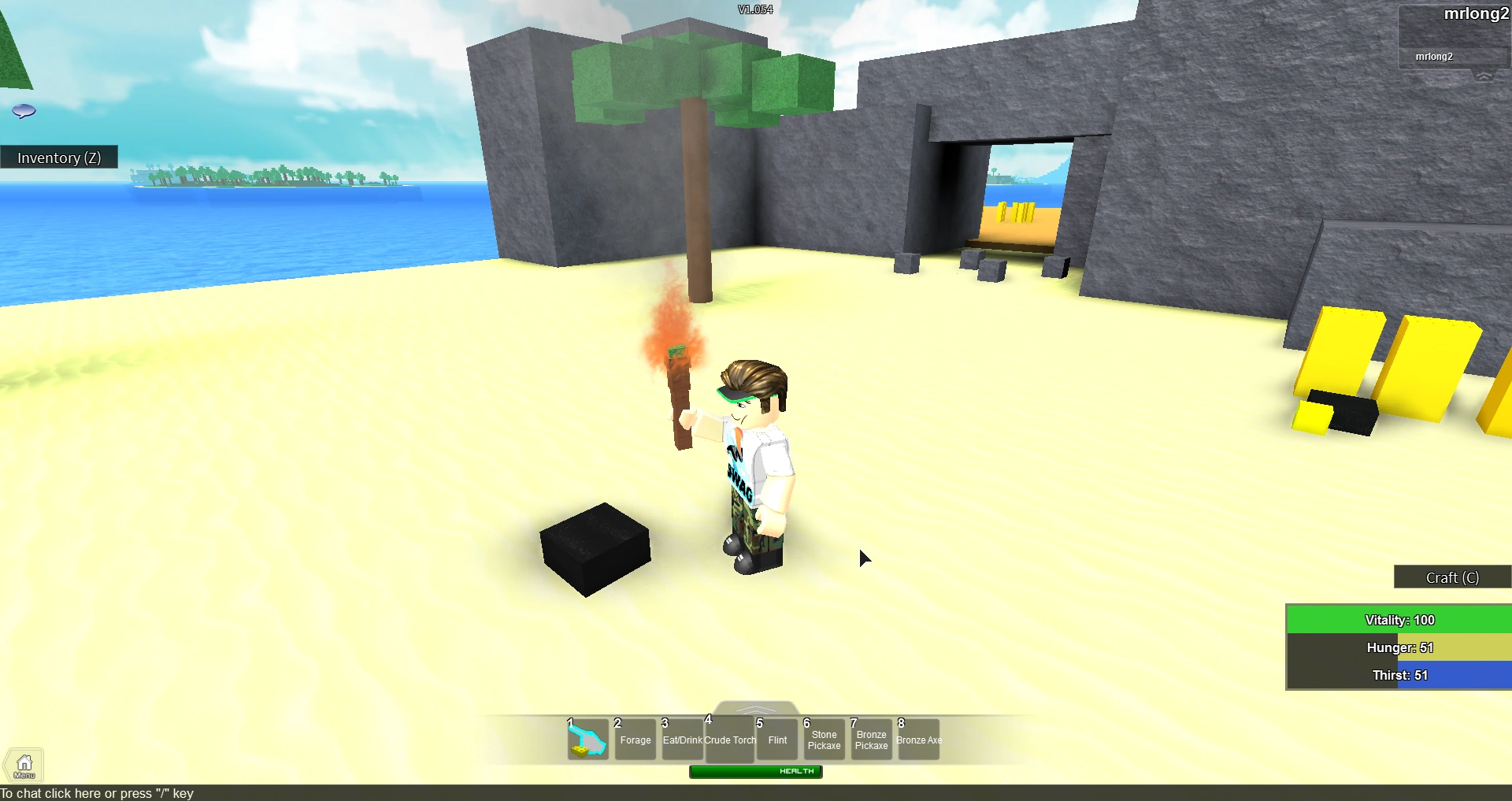Equip the Bronze Pickaxe
The height and width of the screenshot is (801, 1512).
(x=871, y=739)
